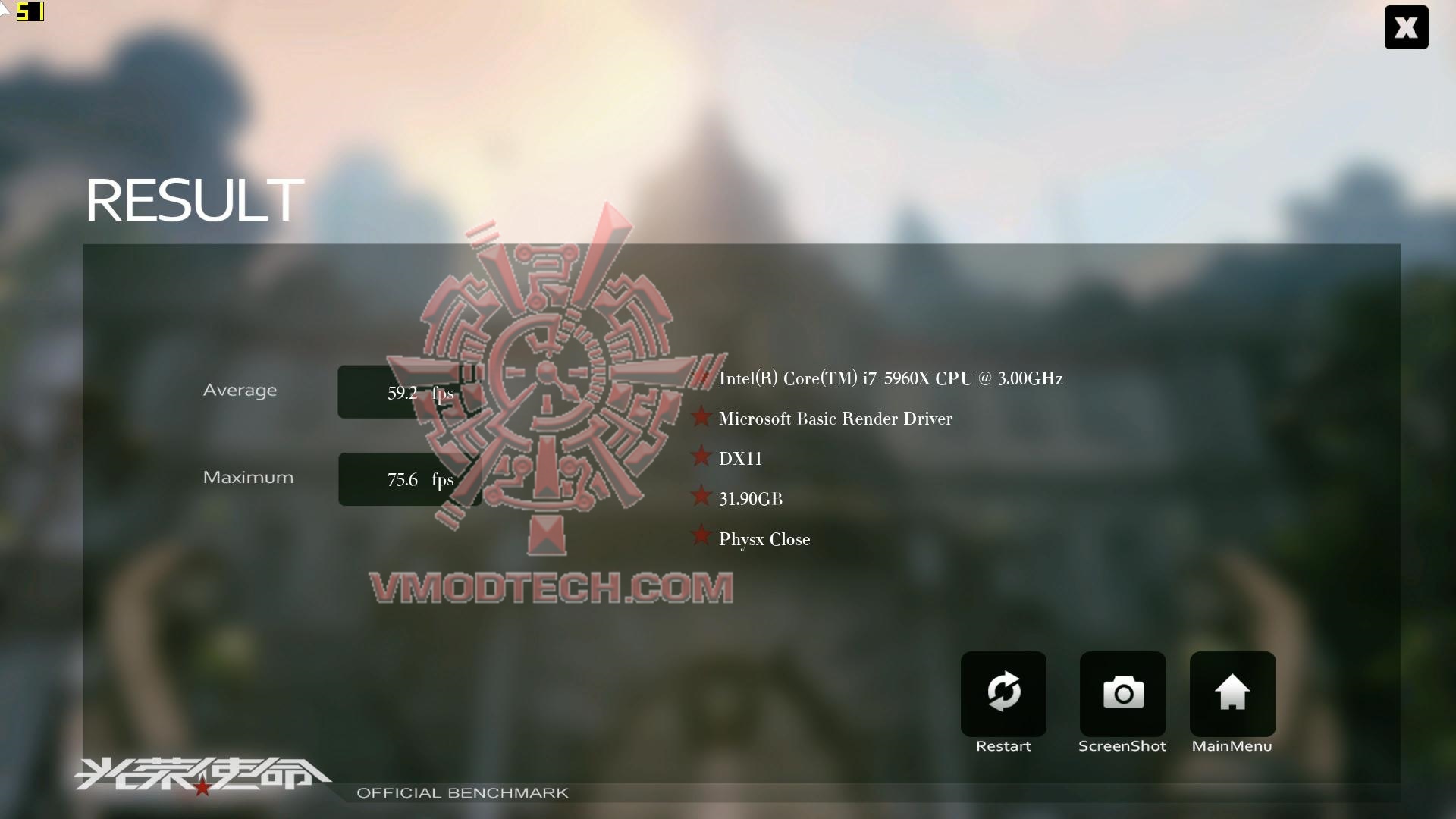Click the red star beside DX11
1456x819 pixels.
coord(701,457)
